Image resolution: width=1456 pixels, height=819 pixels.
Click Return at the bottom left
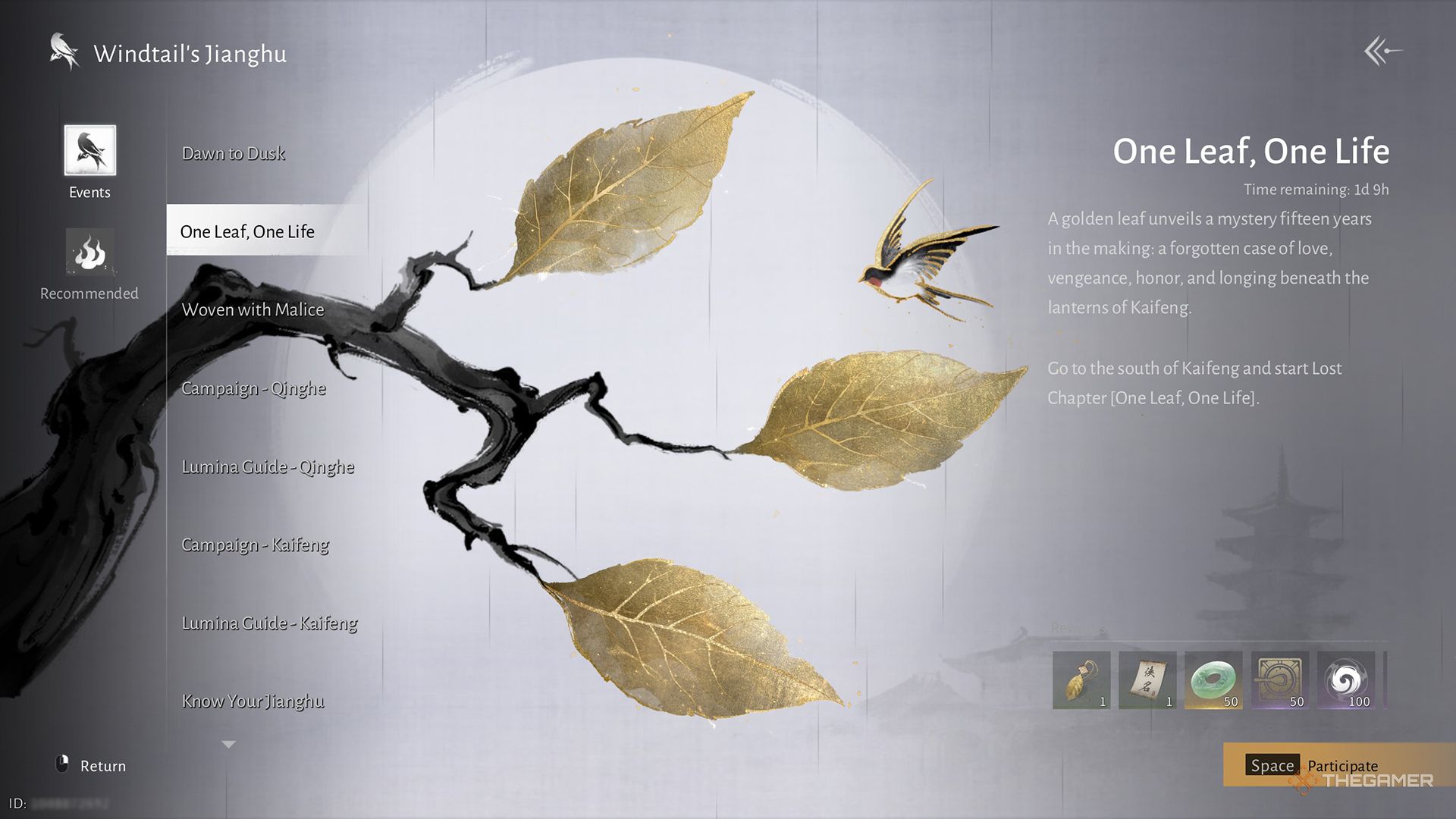point(105,765)
